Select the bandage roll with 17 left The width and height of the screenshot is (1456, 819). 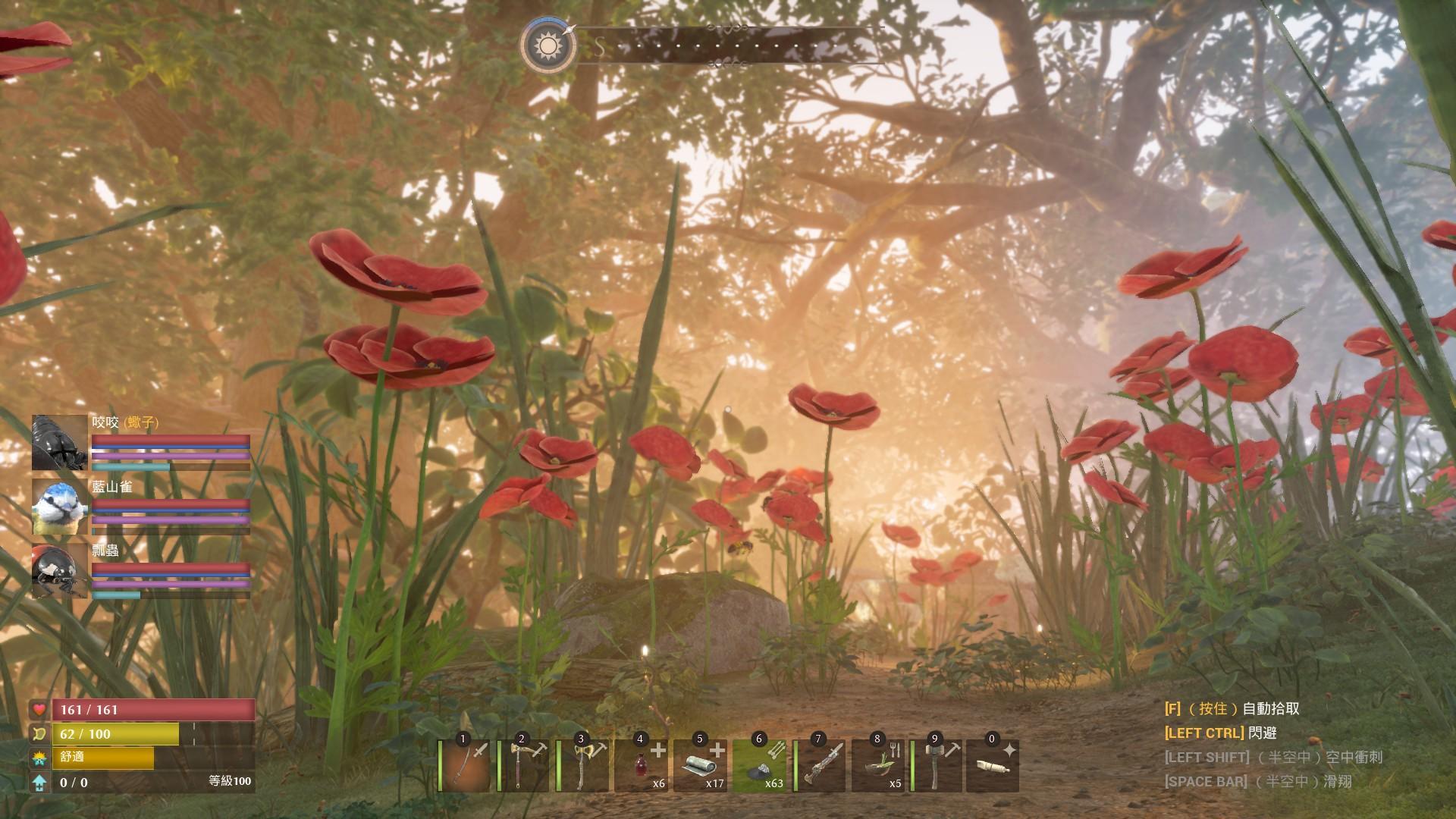click(701, 766)
